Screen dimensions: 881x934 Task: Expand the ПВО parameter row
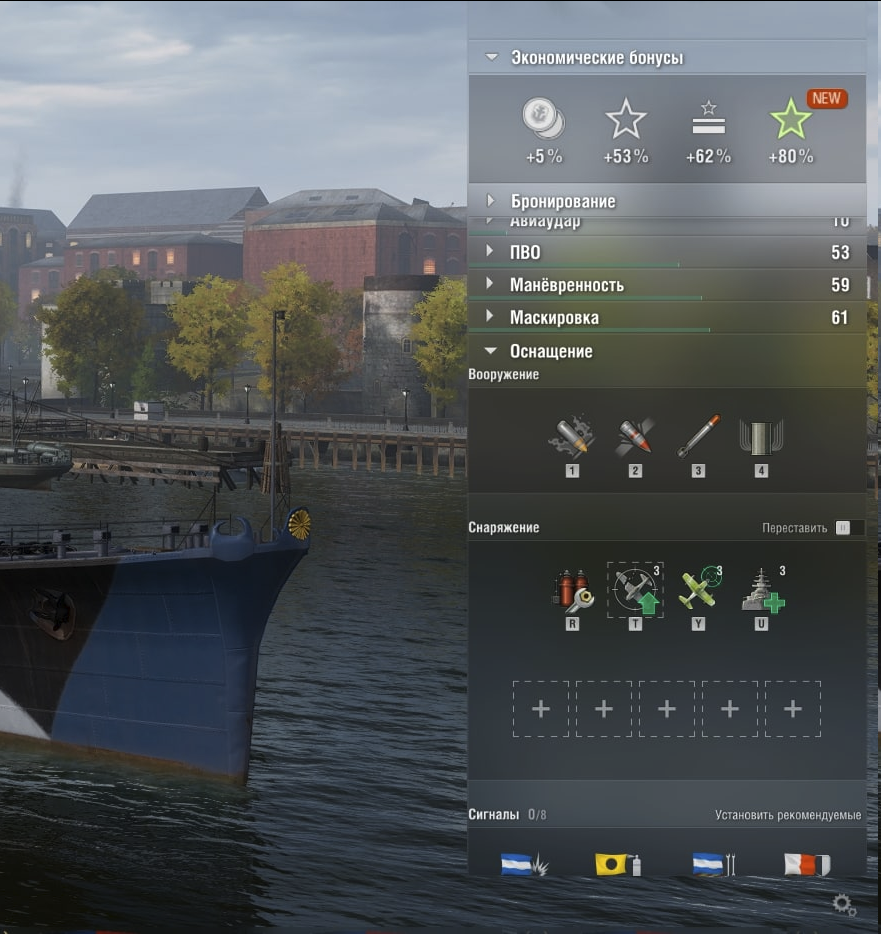(x=526, y=253)
